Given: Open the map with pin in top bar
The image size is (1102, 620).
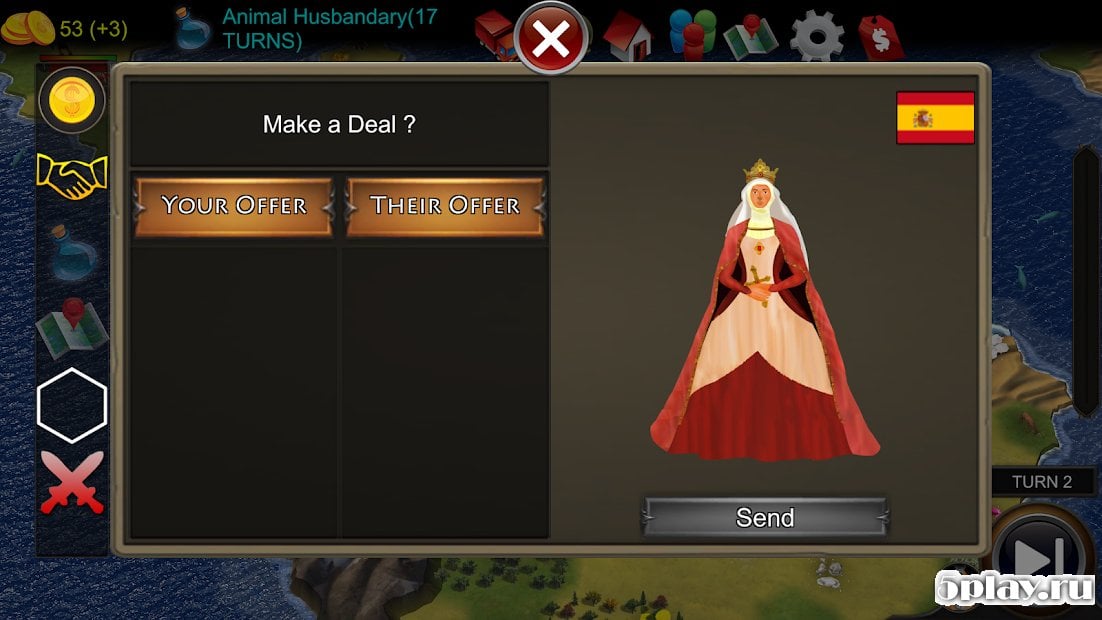Looking at the screenshot, I should 752,37.
